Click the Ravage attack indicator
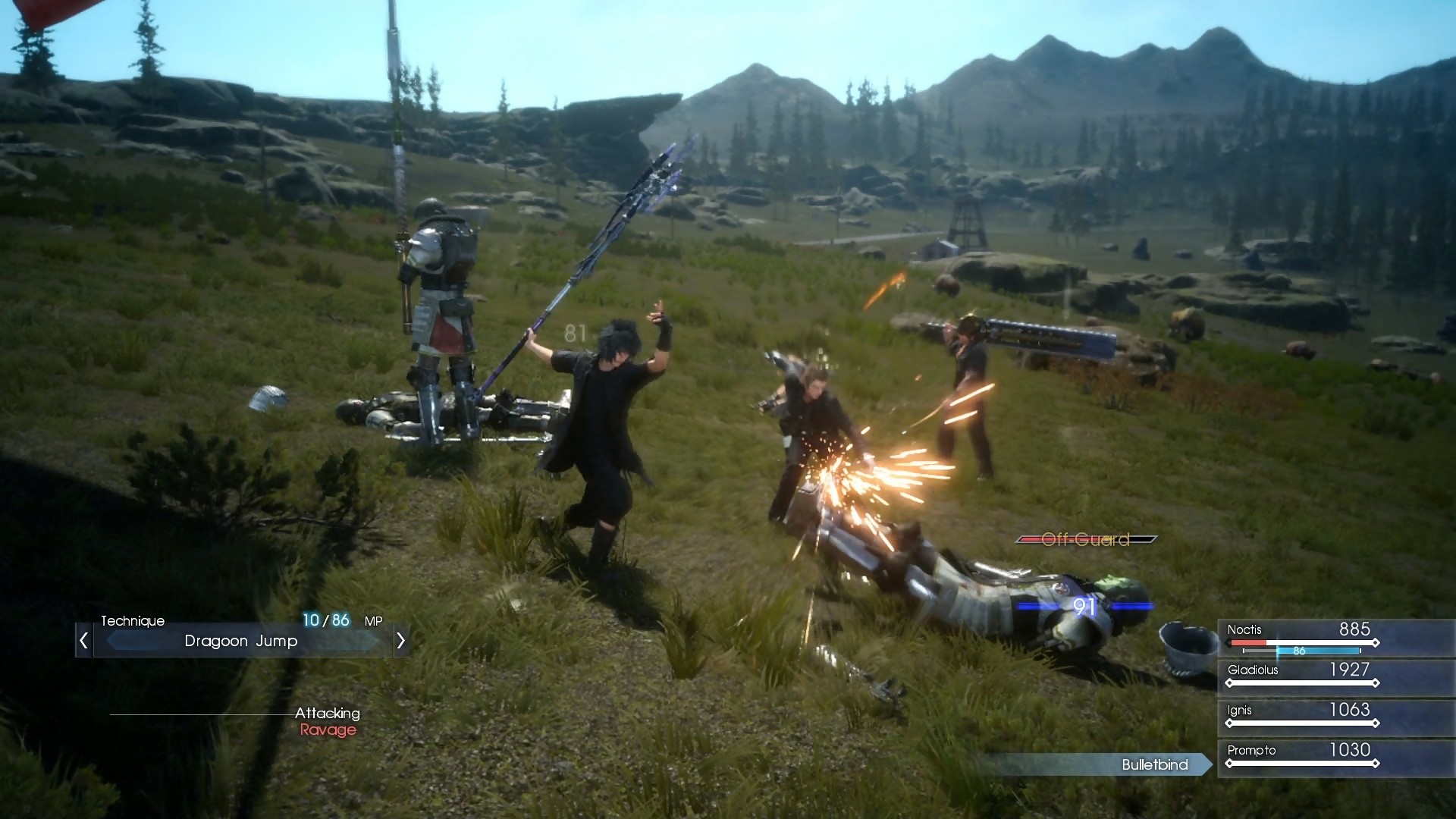The height and width of the screenshot is (819, 1456). tap(329, 730)
